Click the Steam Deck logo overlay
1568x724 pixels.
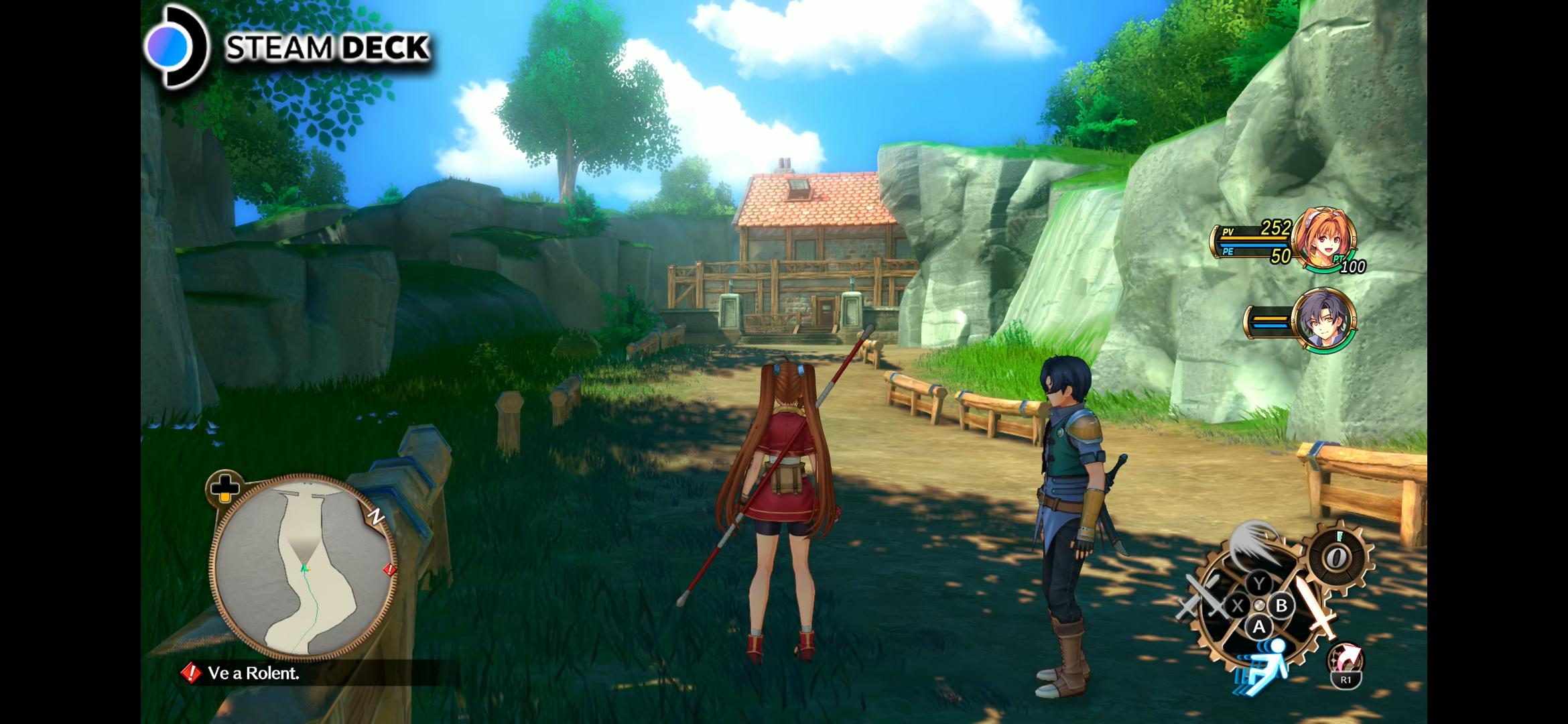coord(288,47)
